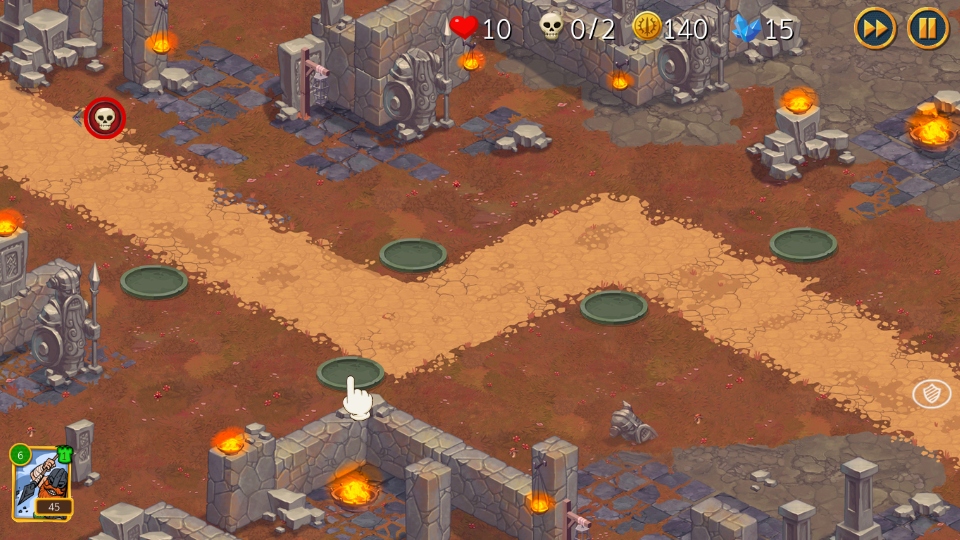Call the next wave with the skull marker
This screenshot has height=540, width=960.
105,118
